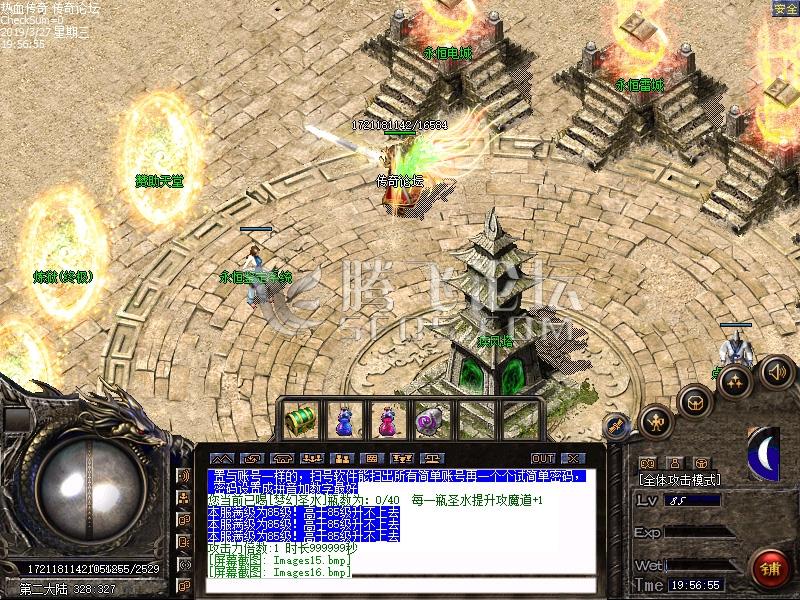Click the X button beside OUT
Viewport: 800px width, 600px height.
571,459
